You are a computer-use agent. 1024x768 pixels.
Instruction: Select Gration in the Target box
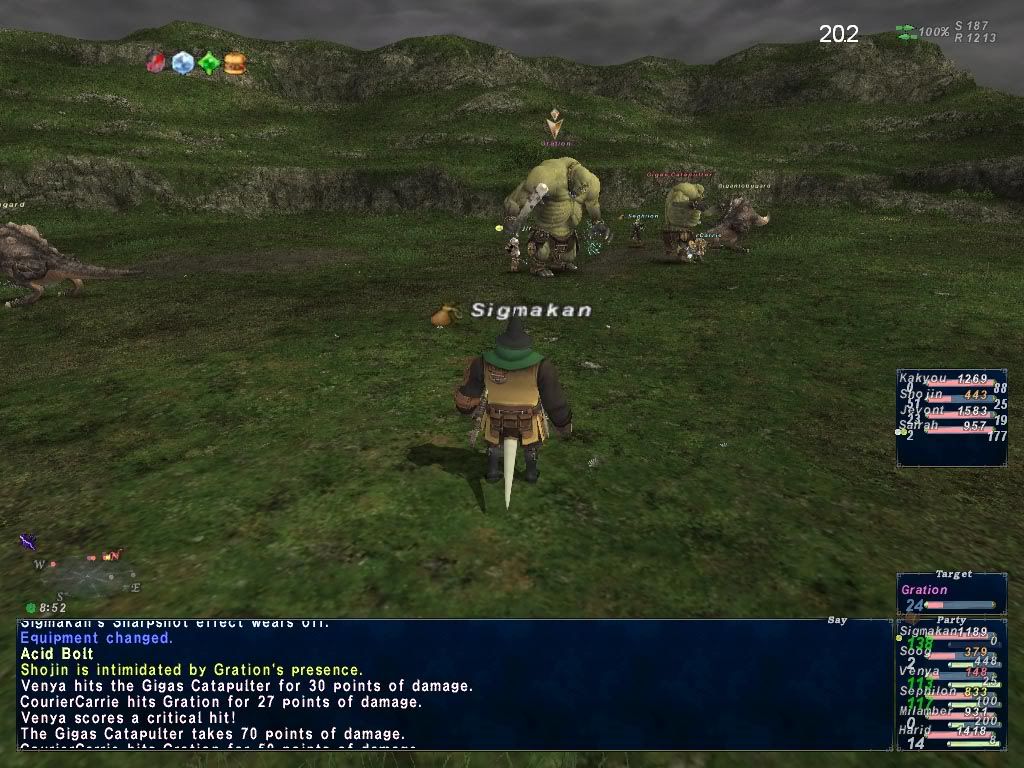(925, 590)
